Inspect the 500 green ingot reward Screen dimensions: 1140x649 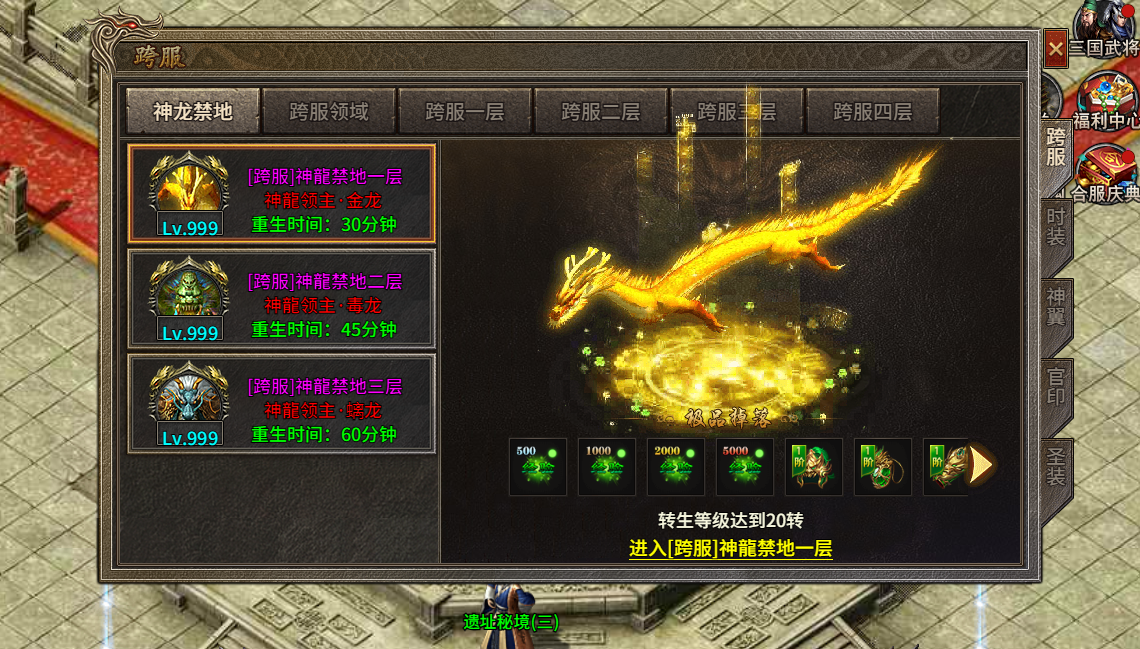[x=538, y=467]
